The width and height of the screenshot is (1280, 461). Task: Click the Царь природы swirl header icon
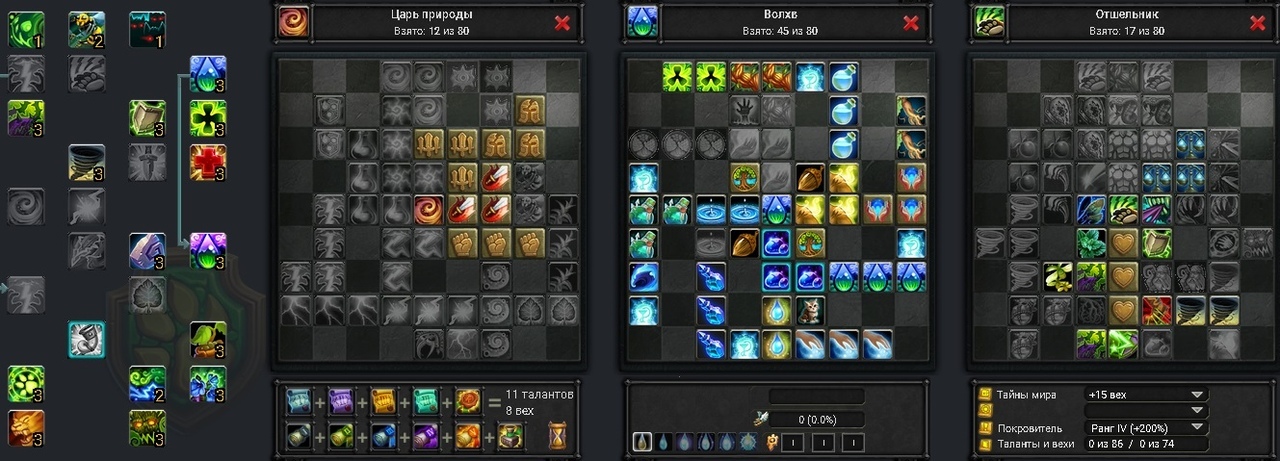pyautogui.click(x=294, y=22)
